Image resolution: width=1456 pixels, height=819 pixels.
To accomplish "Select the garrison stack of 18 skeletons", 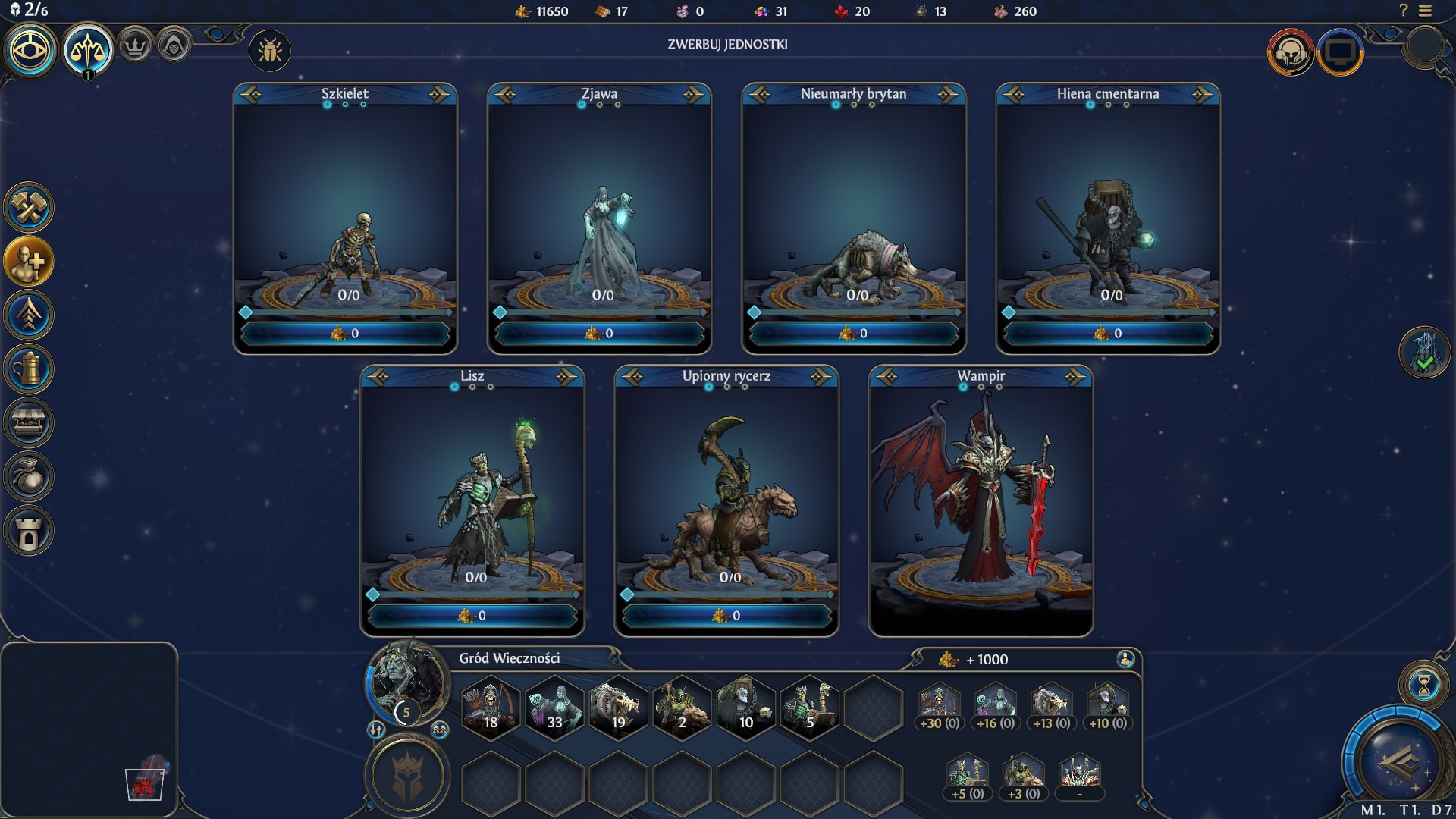I will pos(491,707).
